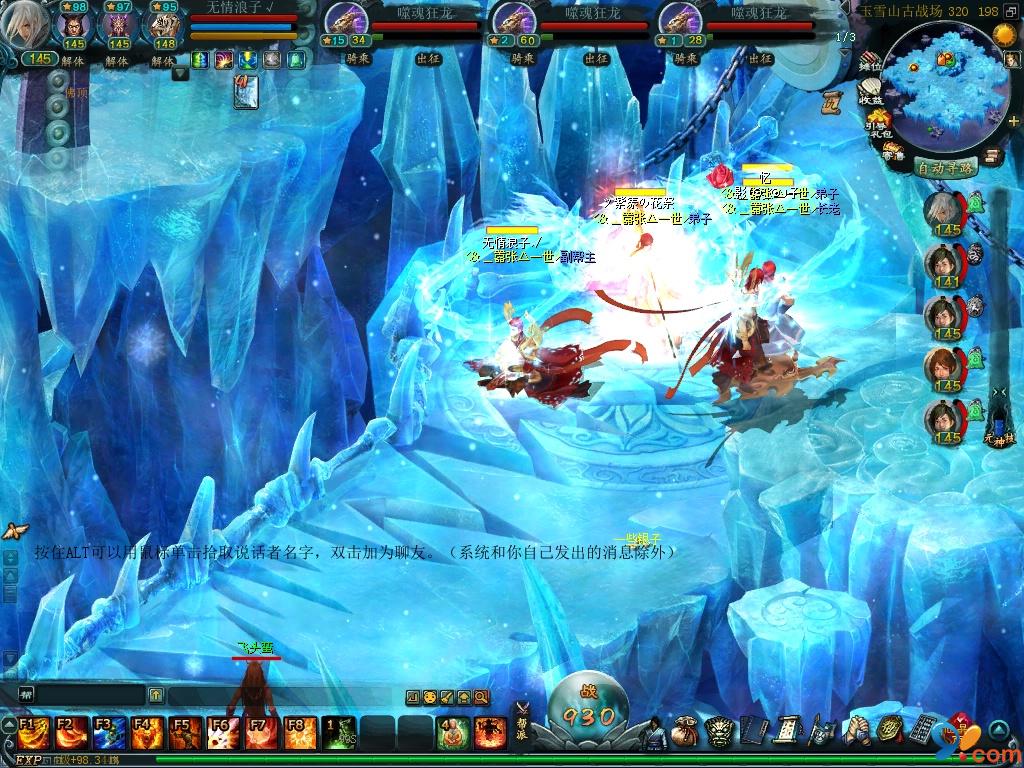The height and width of the screenshot is (768, 1024).
Task: Activate the F1 hotbar skill
Action: click(x=31, y=733)
